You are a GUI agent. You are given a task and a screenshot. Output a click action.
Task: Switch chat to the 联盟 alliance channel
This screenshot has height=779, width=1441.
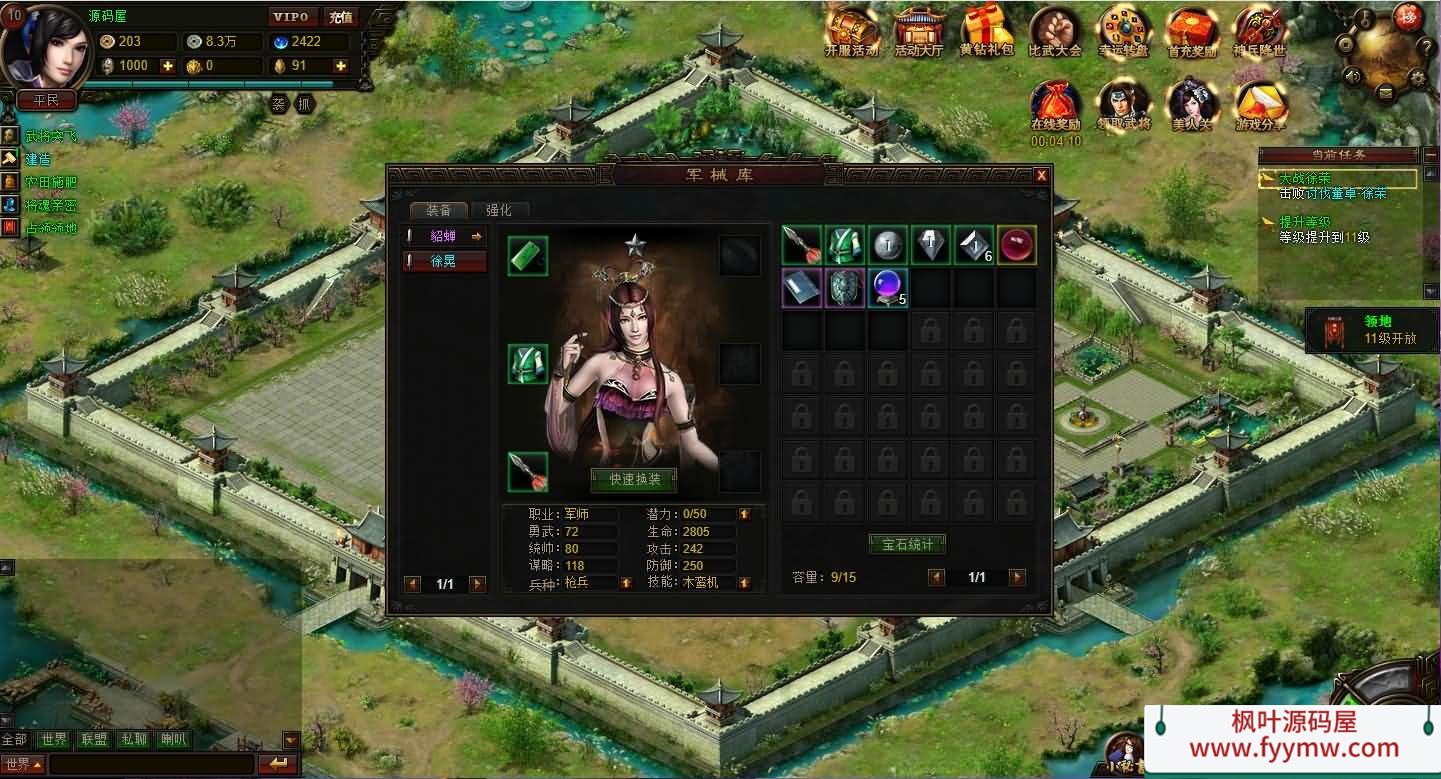click(94, 740)
